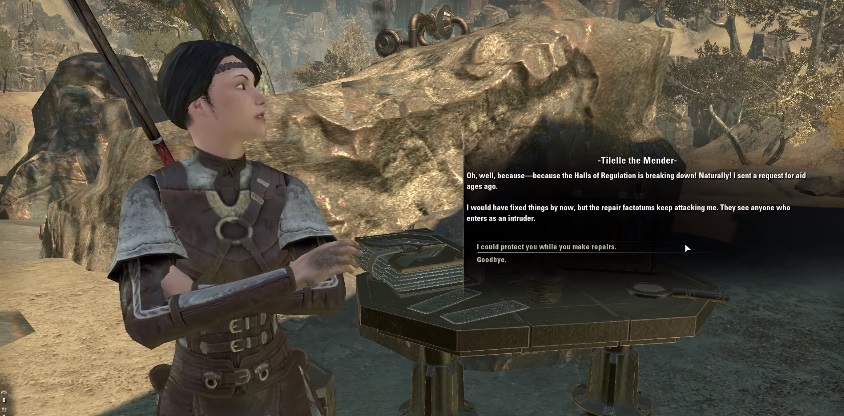Select the Goodbye dialogue option
Screen dimensions: 844x416
(x=492, y=260)
